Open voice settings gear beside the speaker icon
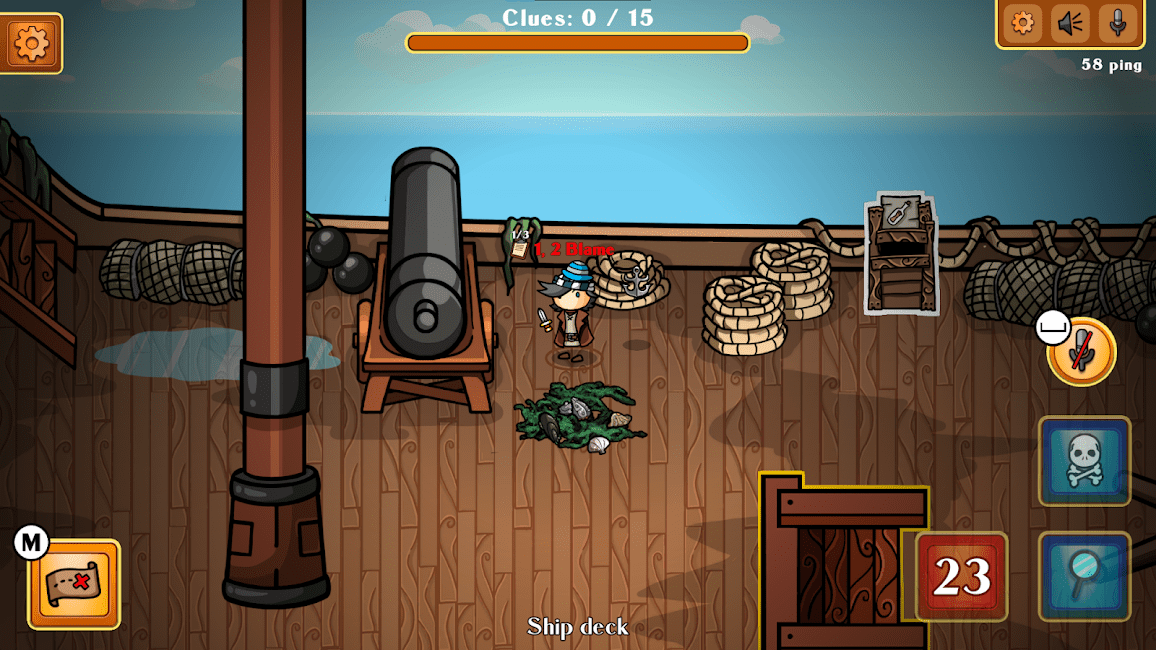1156x650 pixels. coord(1022,23)
